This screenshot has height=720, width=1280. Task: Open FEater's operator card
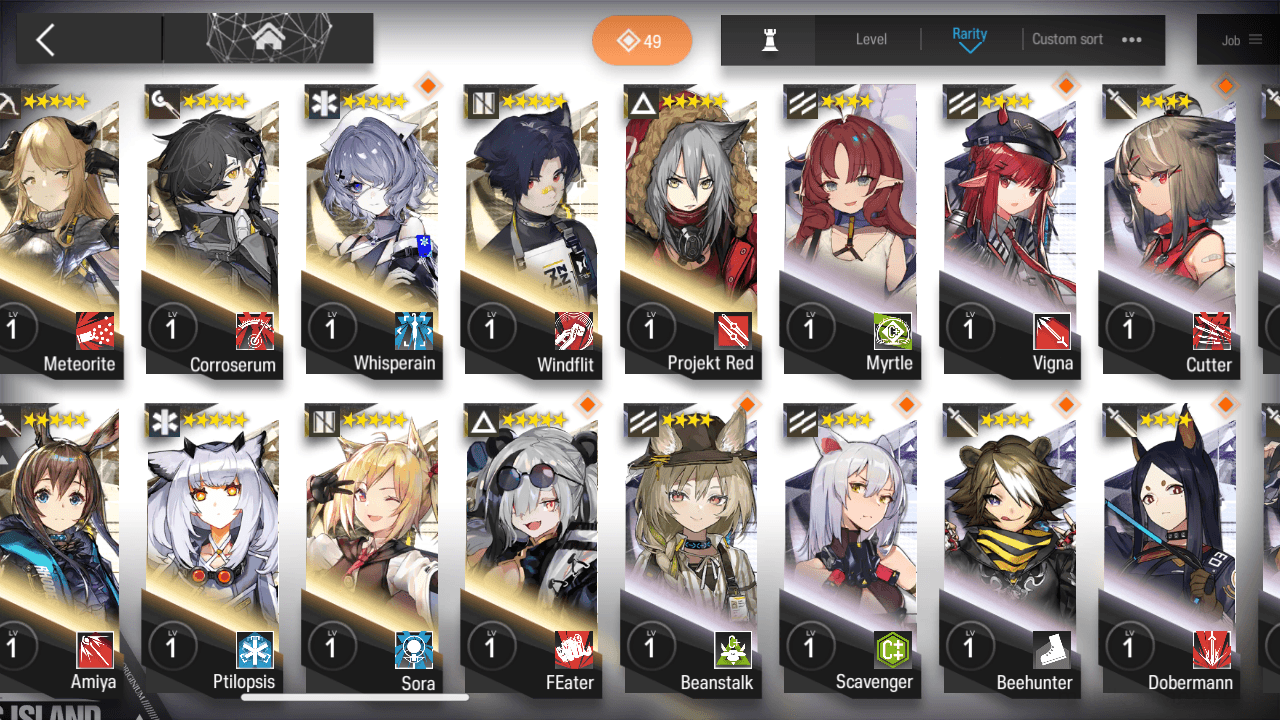point(532,550)
